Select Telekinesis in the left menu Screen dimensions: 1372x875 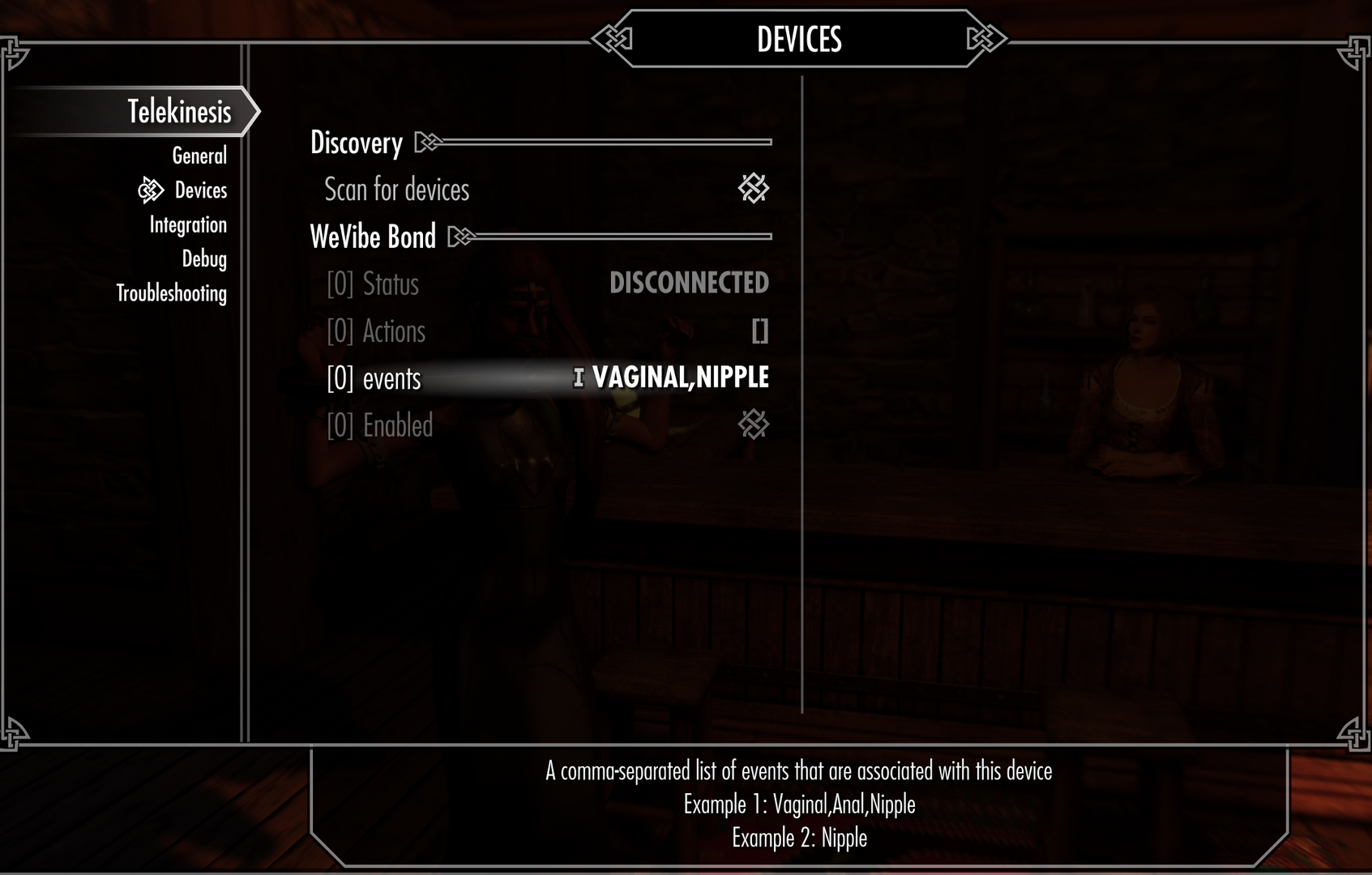[x=179, y=112]
